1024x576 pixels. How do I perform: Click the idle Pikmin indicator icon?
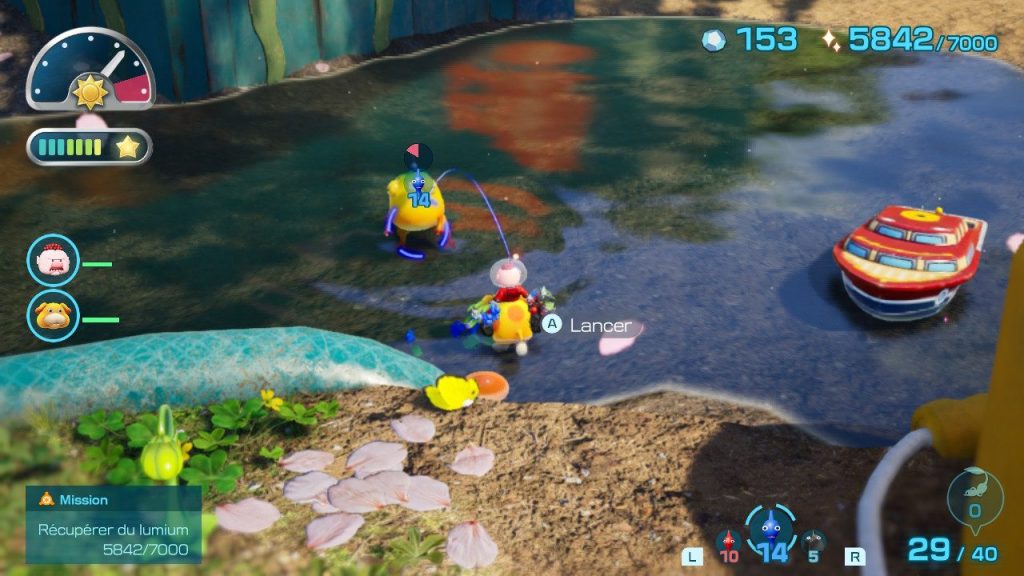[x=974, y=496]
